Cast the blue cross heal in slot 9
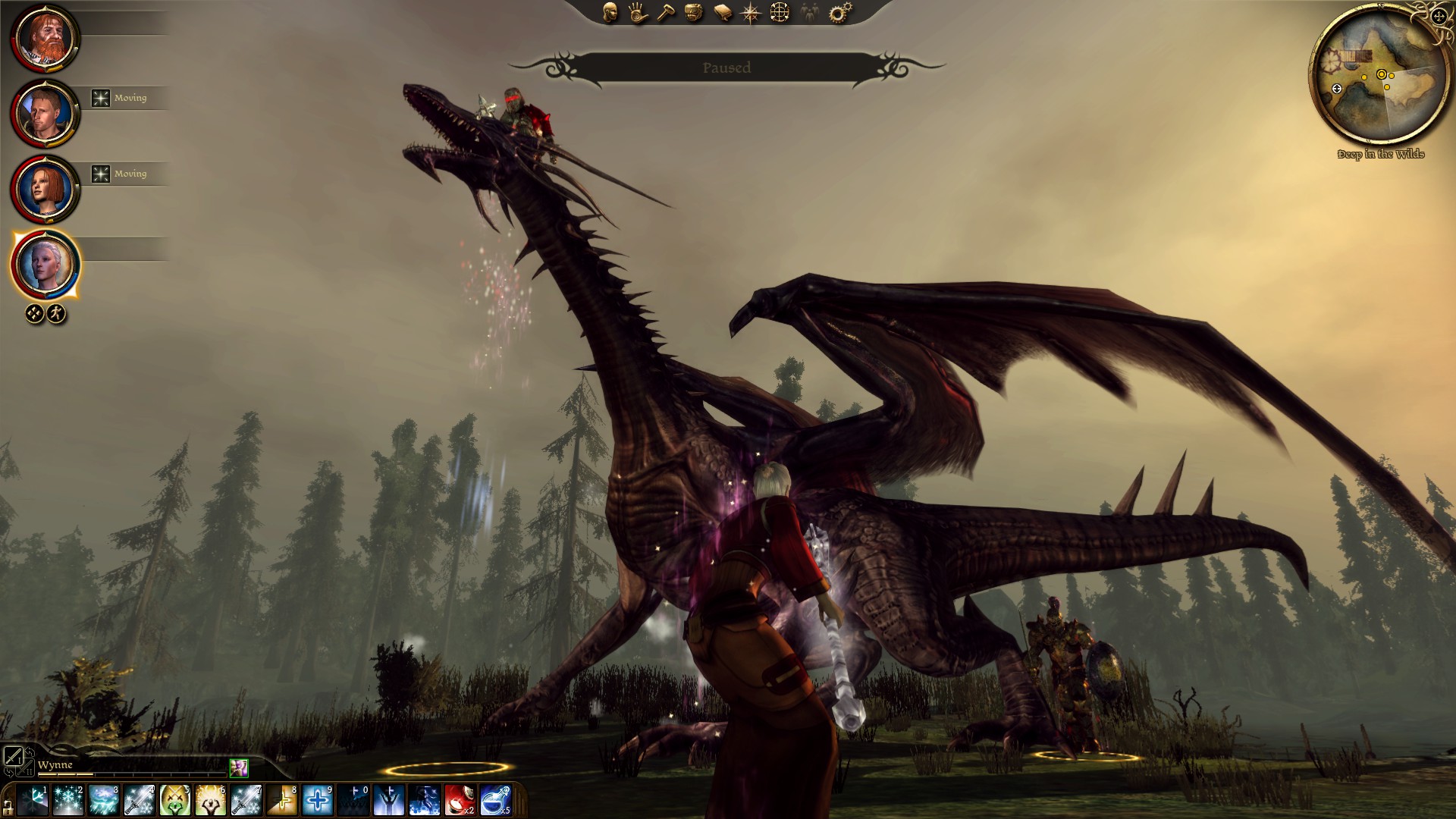This screenshot has height=819, width=1456. (318, 800)
